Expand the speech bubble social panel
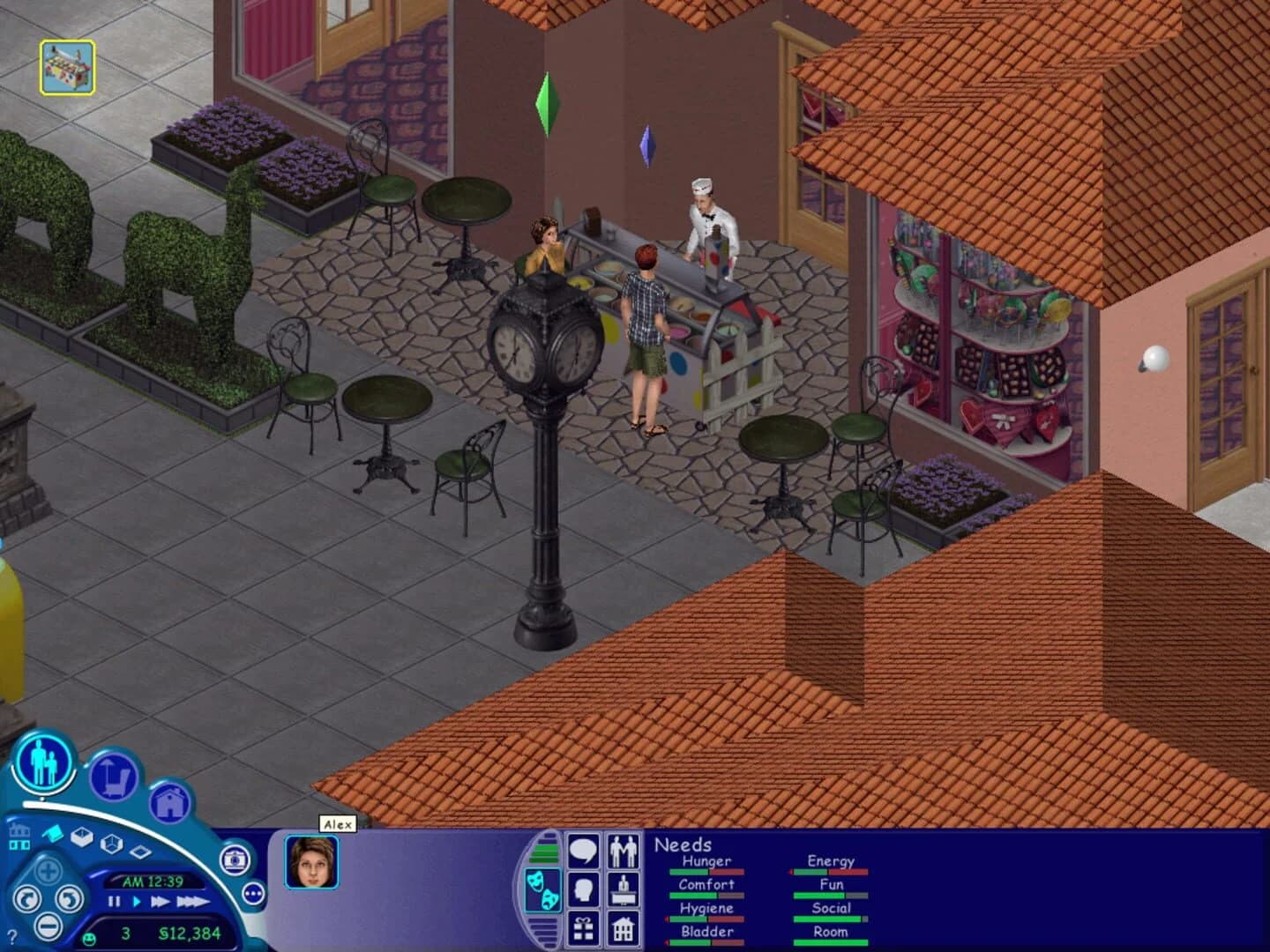Viewport: 1270px width, 952px height. coord(583,851)
